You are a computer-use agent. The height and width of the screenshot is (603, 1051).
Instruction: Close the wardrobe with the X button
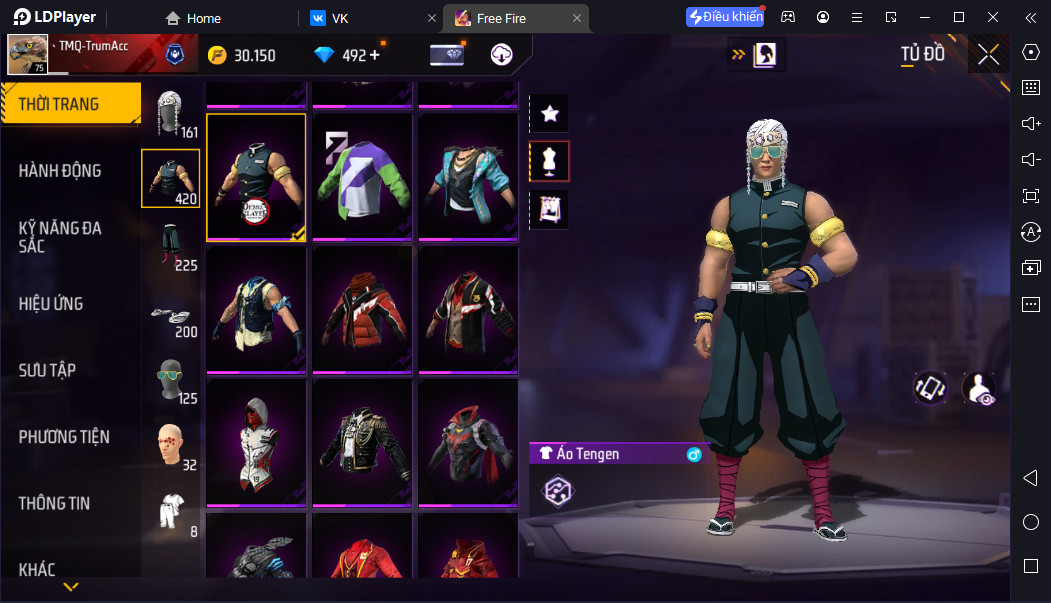988,55
